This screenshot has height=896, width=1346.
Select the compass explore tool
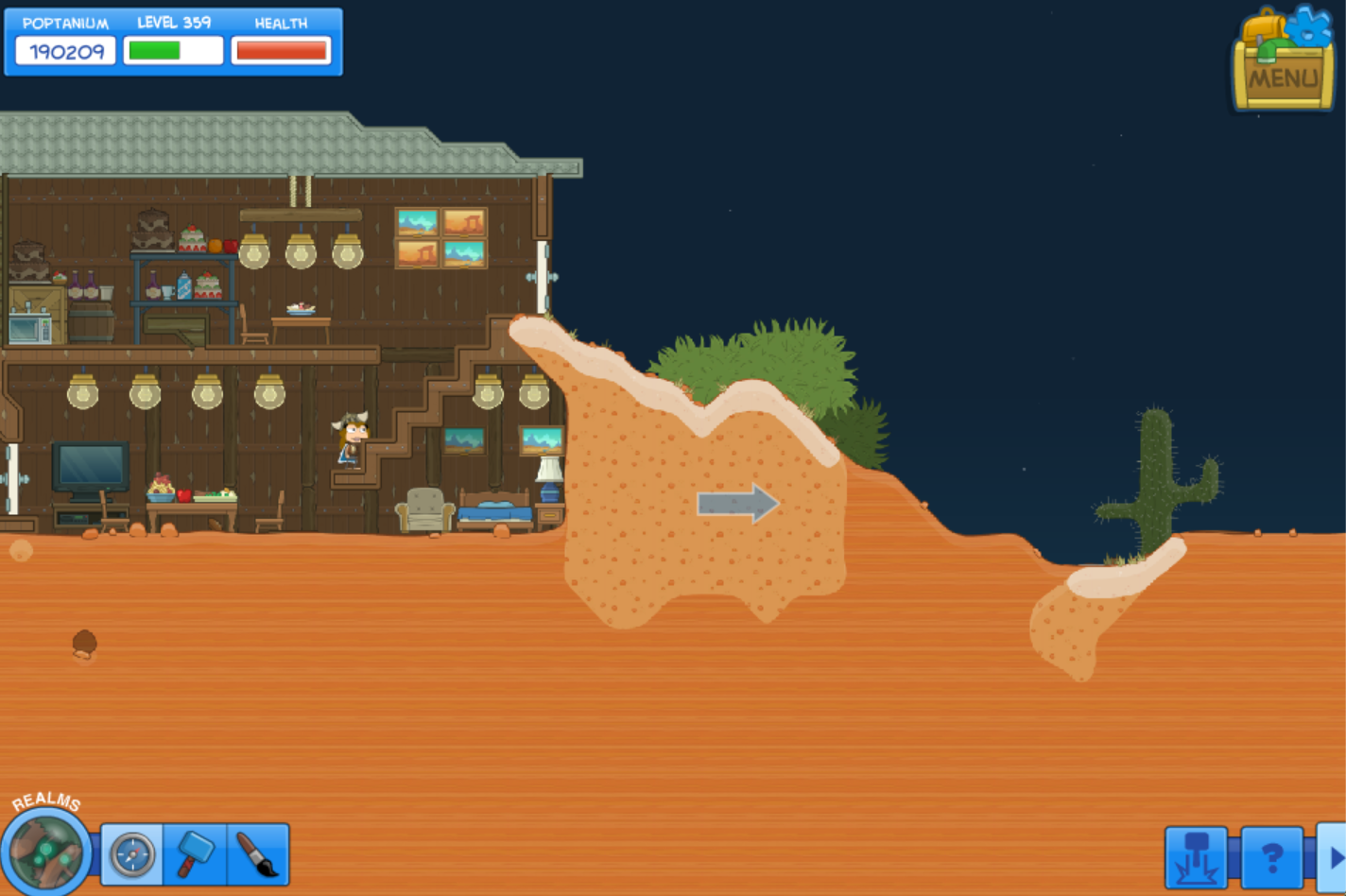132,855
